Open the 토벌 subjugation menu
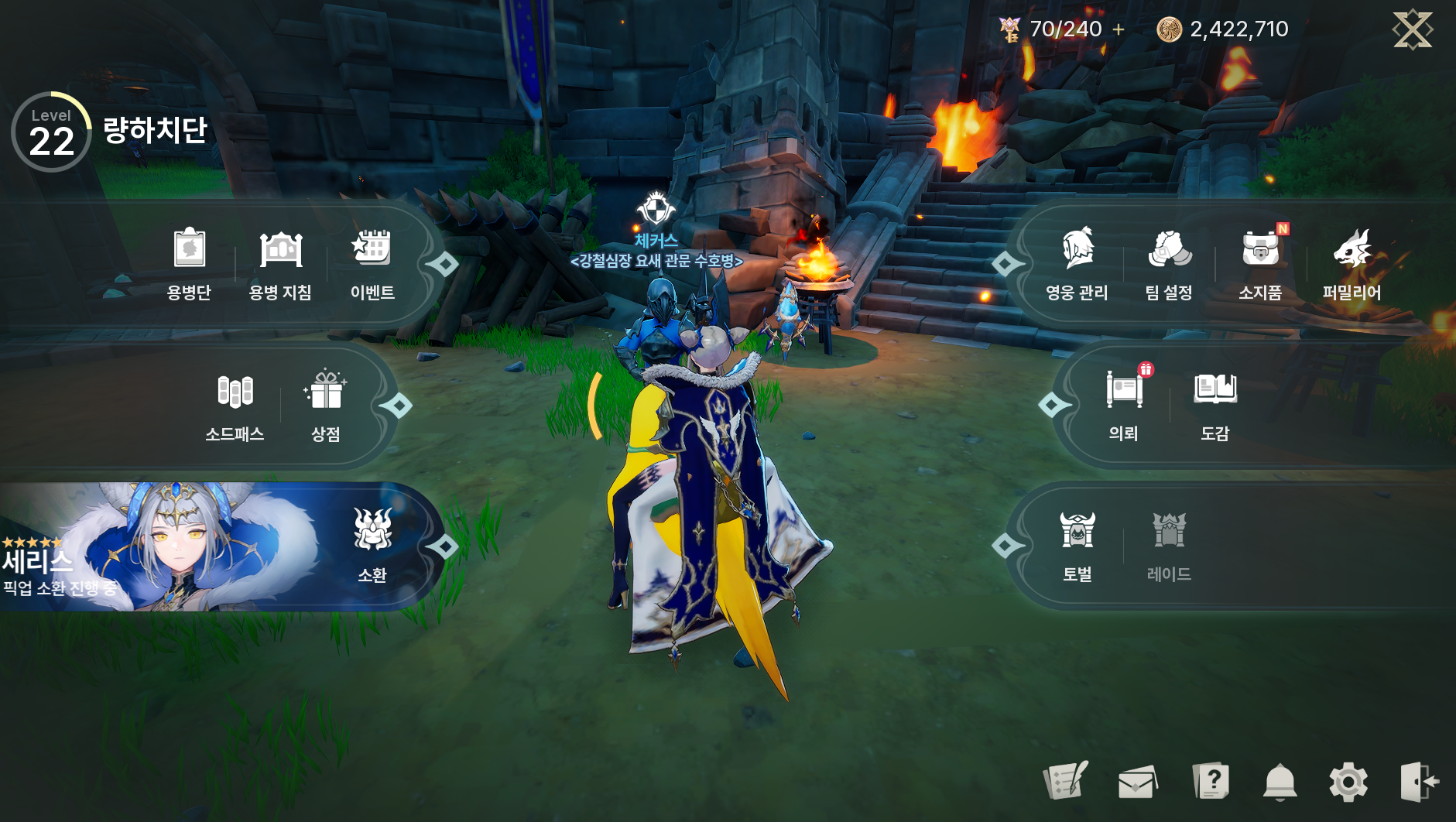1456x822 pixels. [x=1077, y=546]
